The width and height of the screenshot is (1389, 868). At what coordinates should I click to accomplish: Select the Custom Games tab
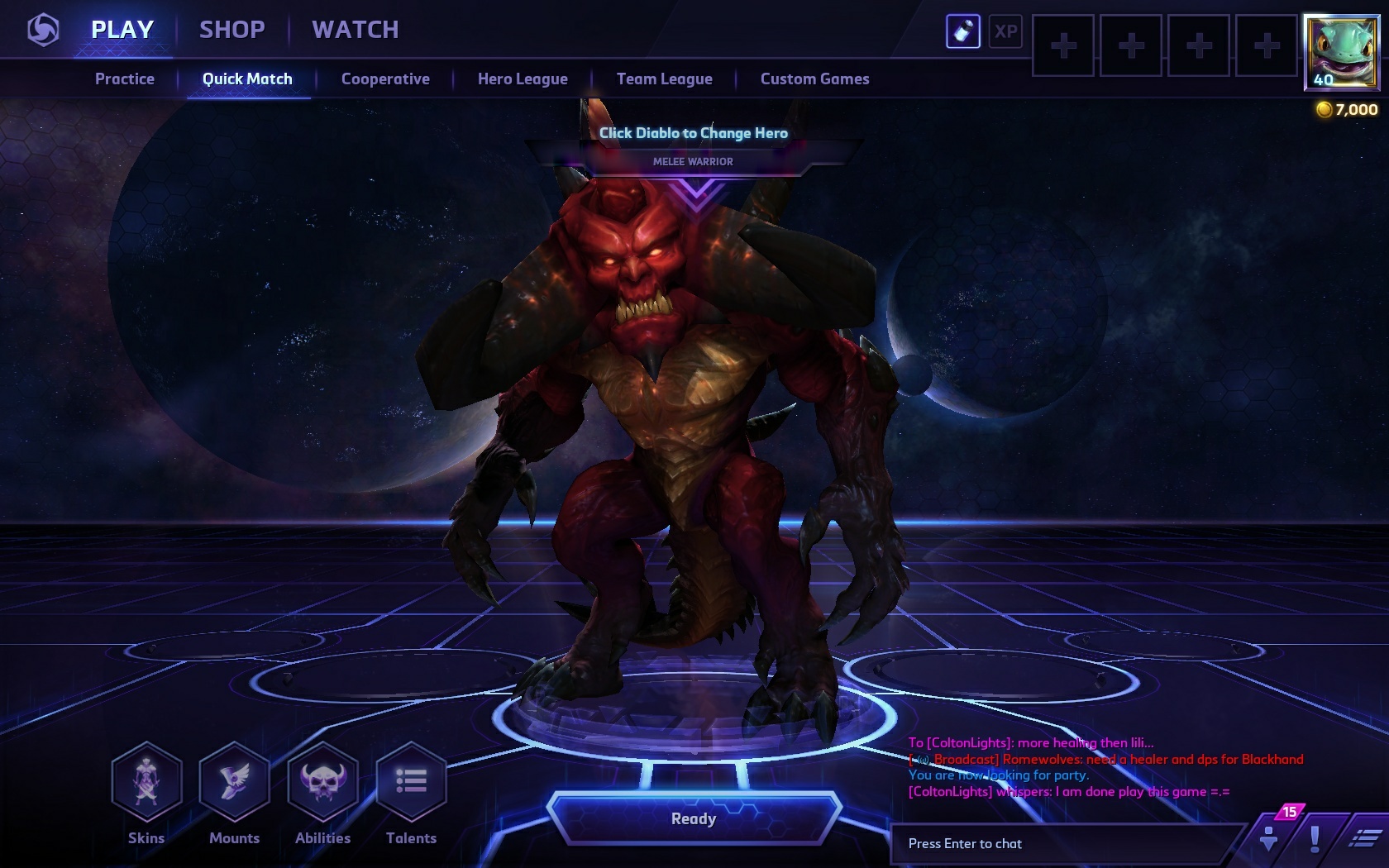(x=815, y=79)
